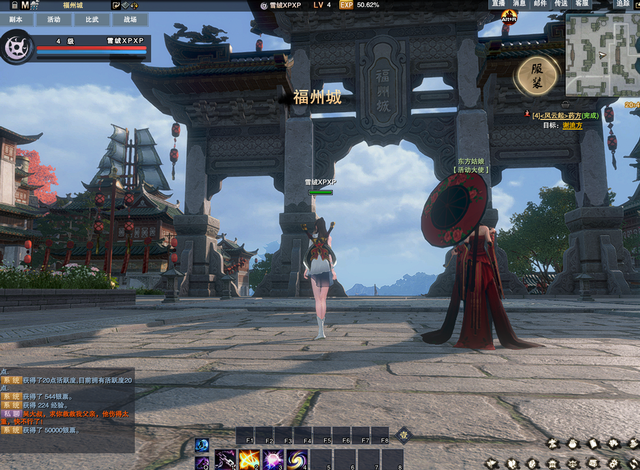Activate the blue swirl skill icon
640x470 pixels.
[x=297, y=459]
